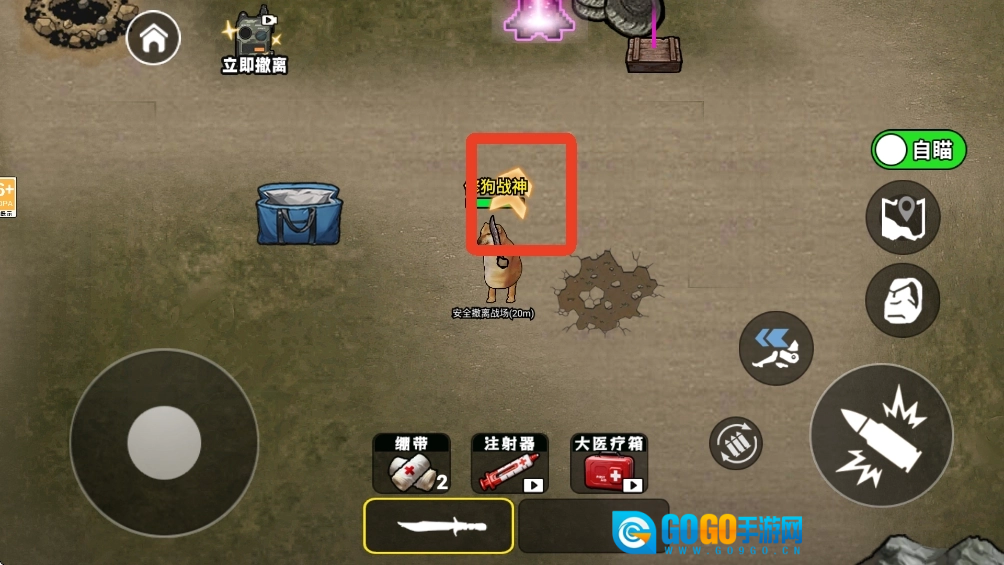Screen dimensions: 1004x565
Task: Use the 大医疗箱 large medkit
Action: click(x=608, y=464)
